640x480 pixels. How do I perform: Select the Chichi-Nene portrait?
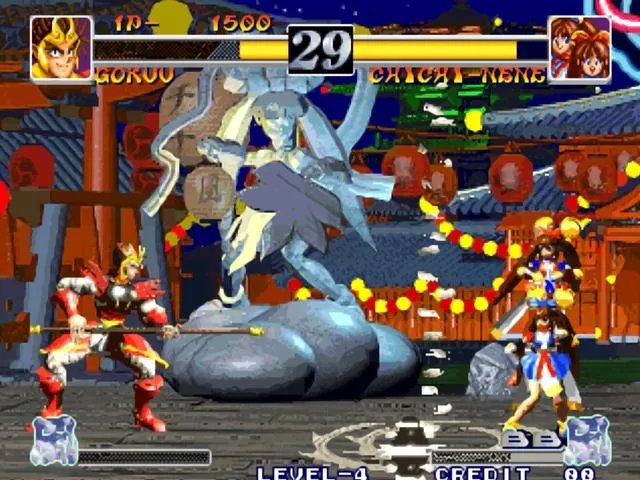(579, 48)
